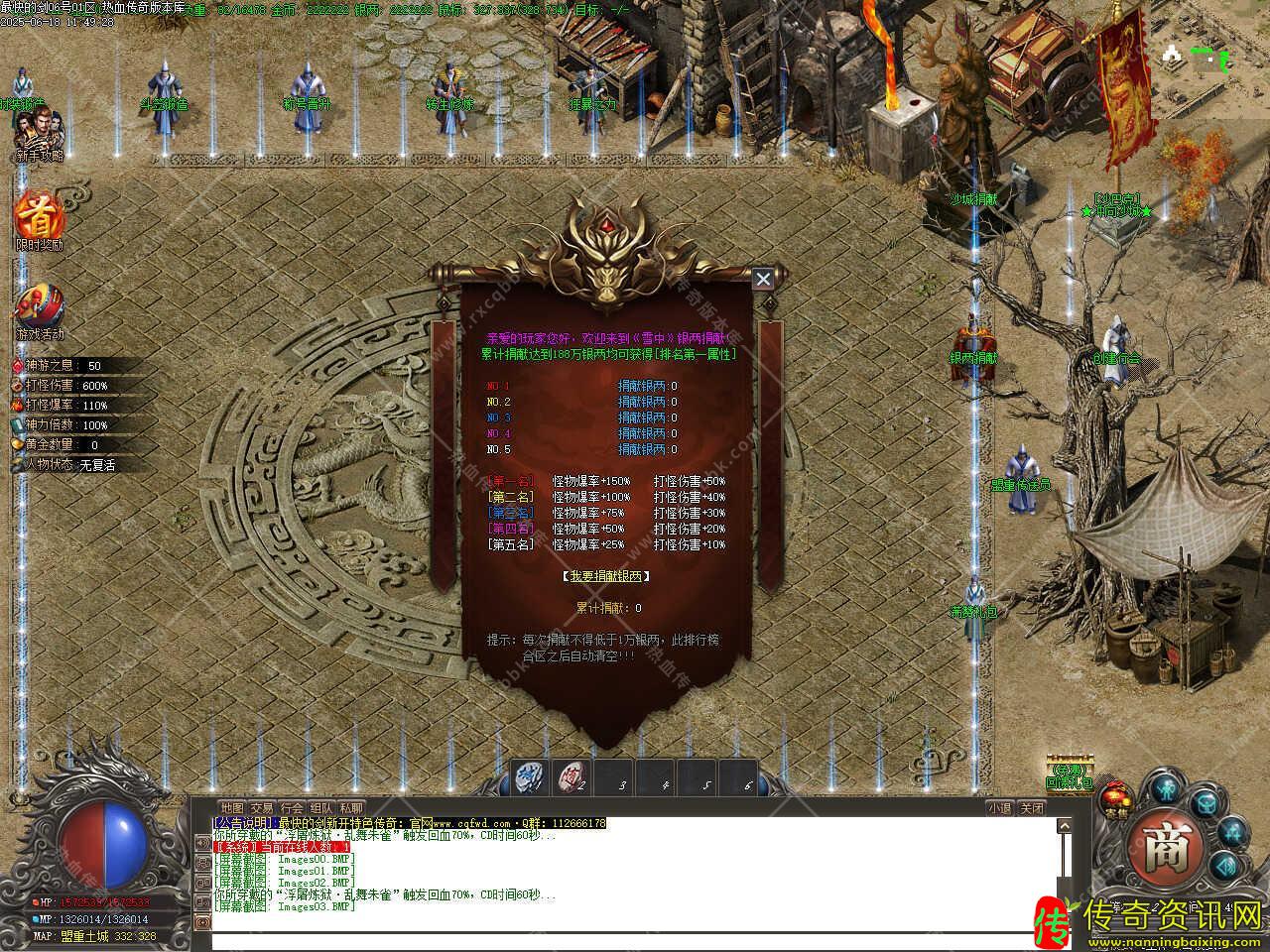The height and width of the screenshot is (952, 1270).
Task: Click the 我要捐献银两 donate link
Action: (x=605, y=576)
